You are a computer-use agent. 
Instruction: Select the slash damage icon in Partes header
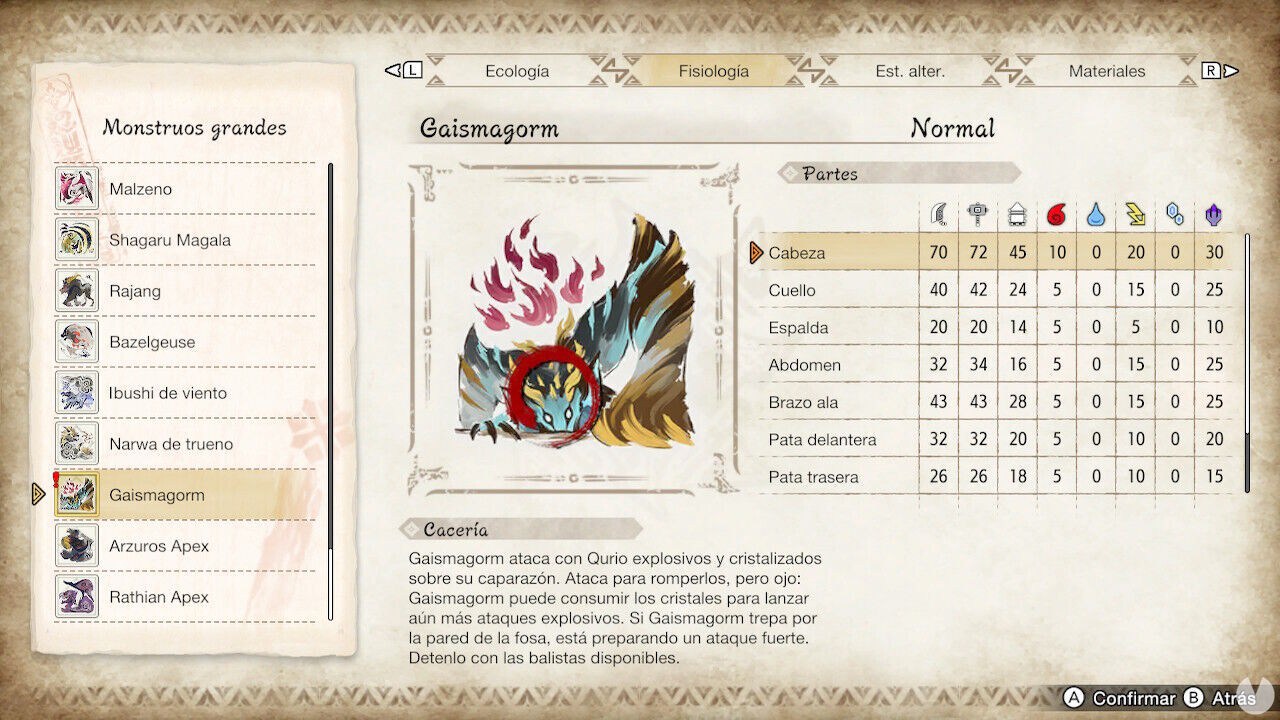938,213
